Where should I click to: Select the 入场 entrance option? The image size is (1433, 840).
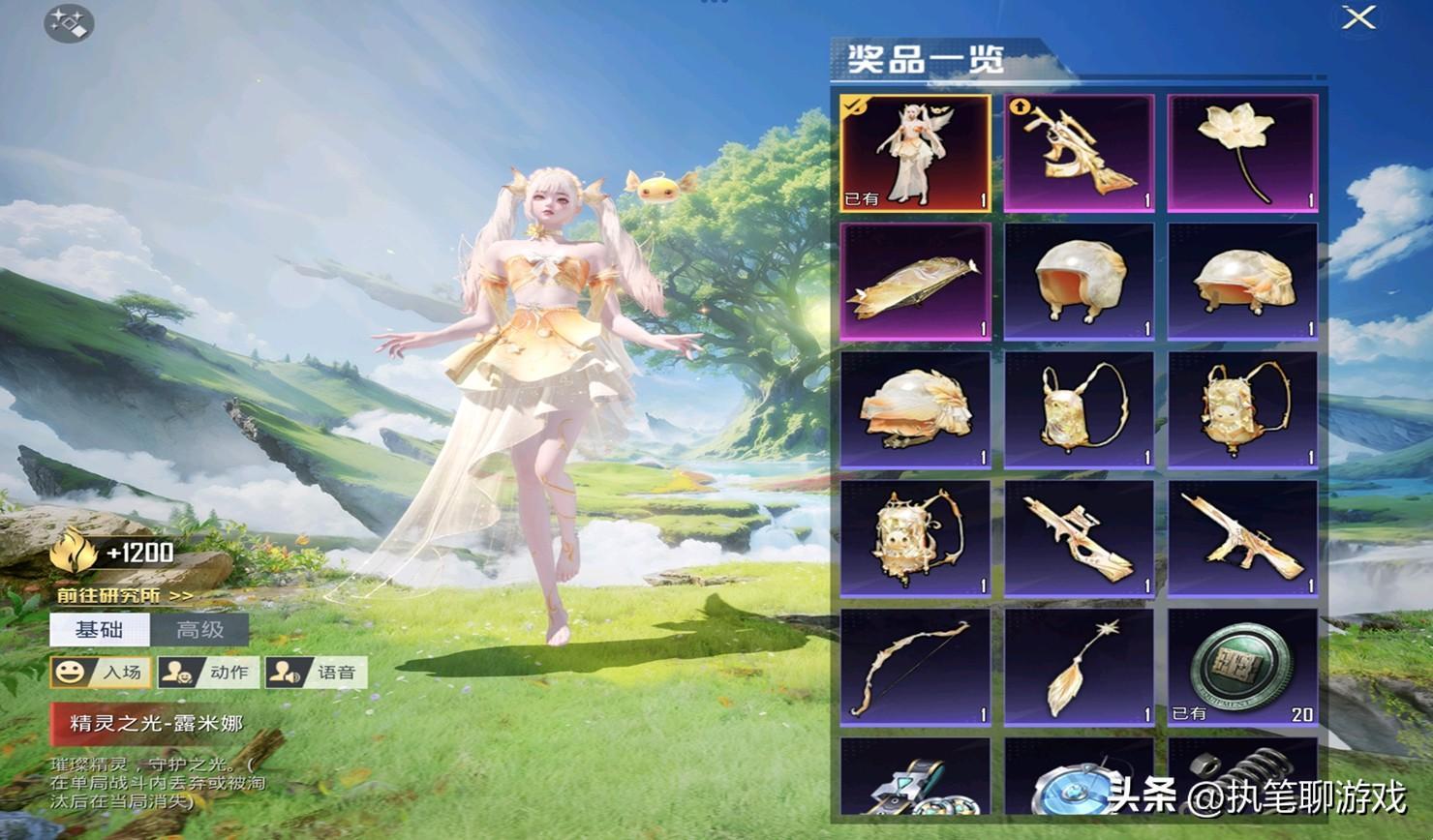click(101, 672)
